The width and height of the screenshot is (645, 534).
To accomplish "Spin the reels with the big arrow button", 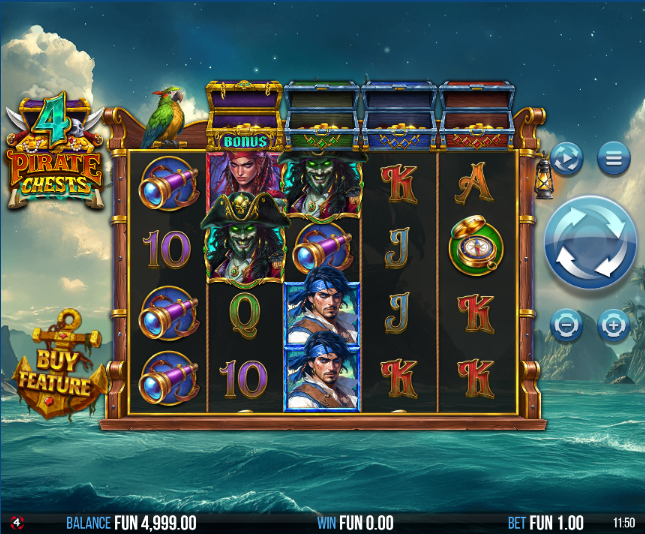I will (x=590, y=243).
